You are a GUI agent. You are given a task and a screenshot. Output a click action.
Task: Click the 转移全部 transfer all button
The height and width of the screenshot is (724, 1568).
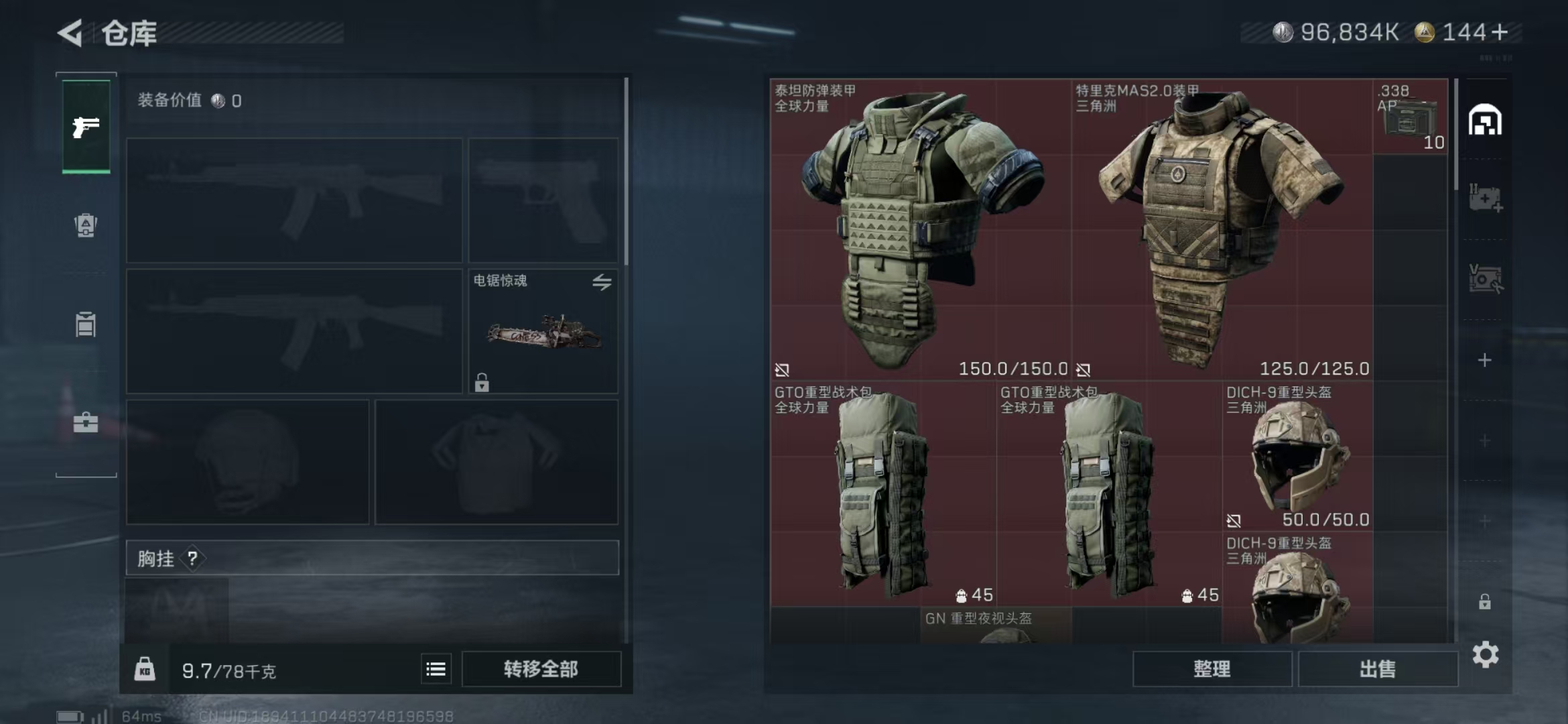click(x=541, y=669)
